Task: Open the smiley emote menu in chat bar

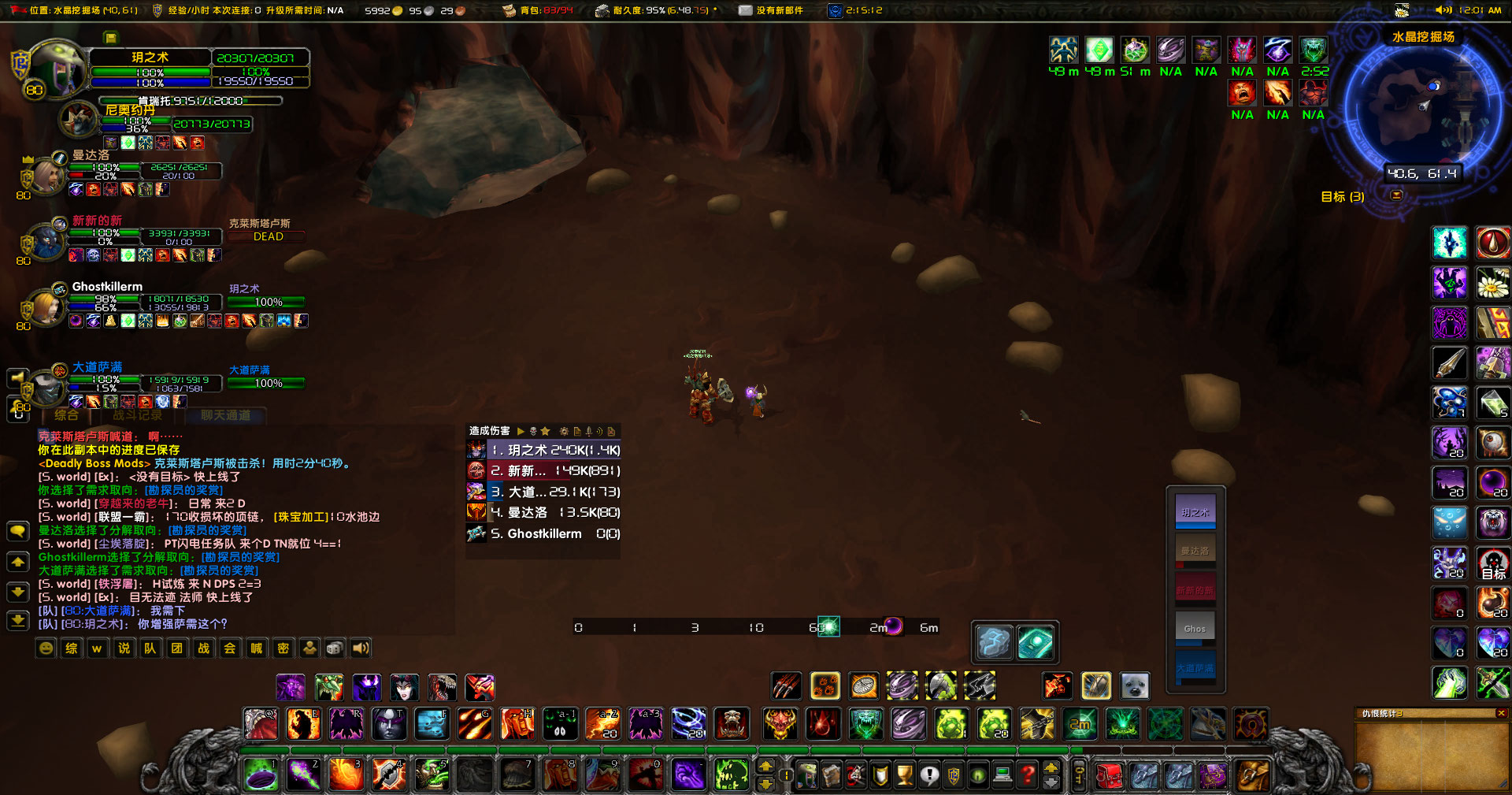Action: pyautogui.click(x=45, y=648)
